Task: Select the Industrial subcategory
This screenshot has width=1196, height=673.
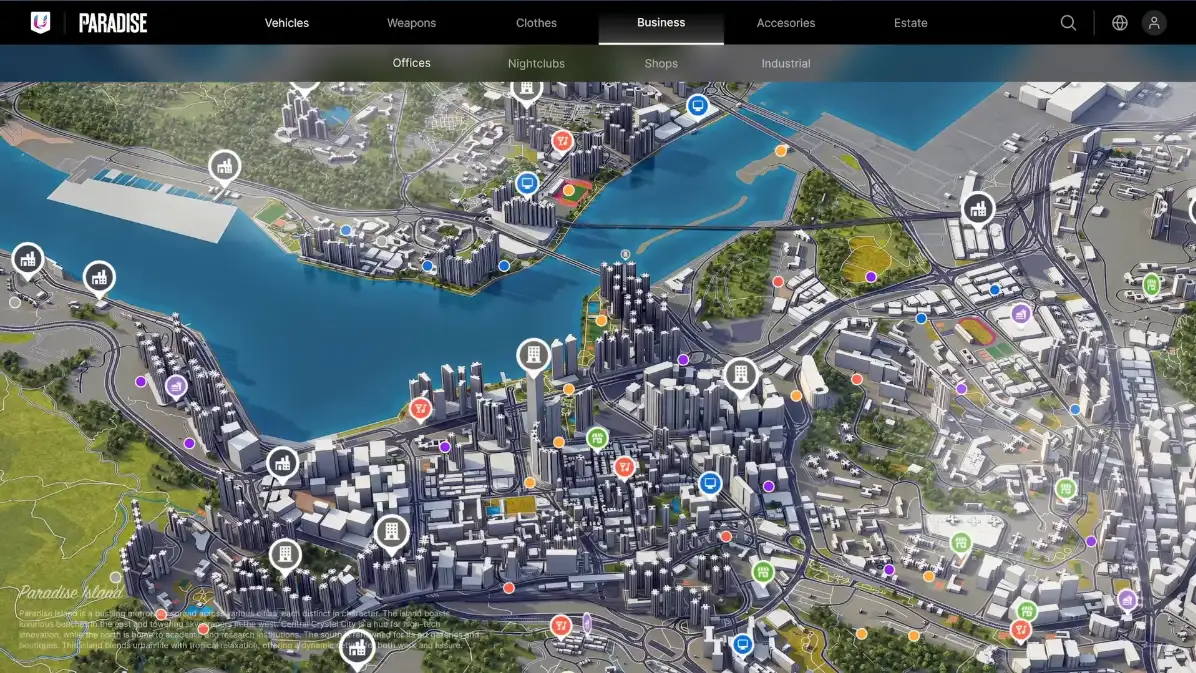Action: point(786,63)
